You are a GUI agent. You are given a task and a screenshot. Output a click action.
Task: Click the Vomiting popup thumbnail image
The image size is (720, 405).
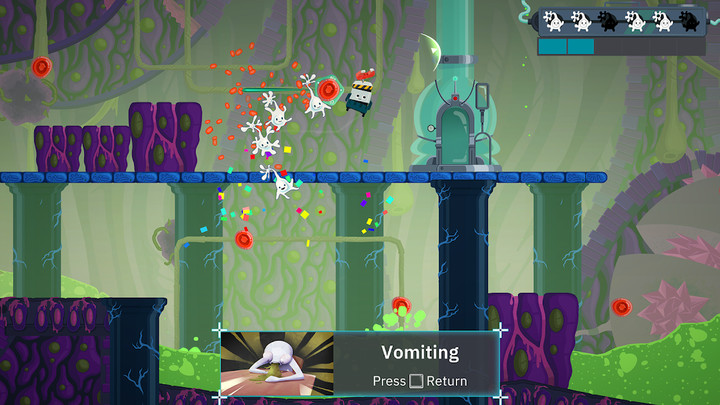pos(277,365)
